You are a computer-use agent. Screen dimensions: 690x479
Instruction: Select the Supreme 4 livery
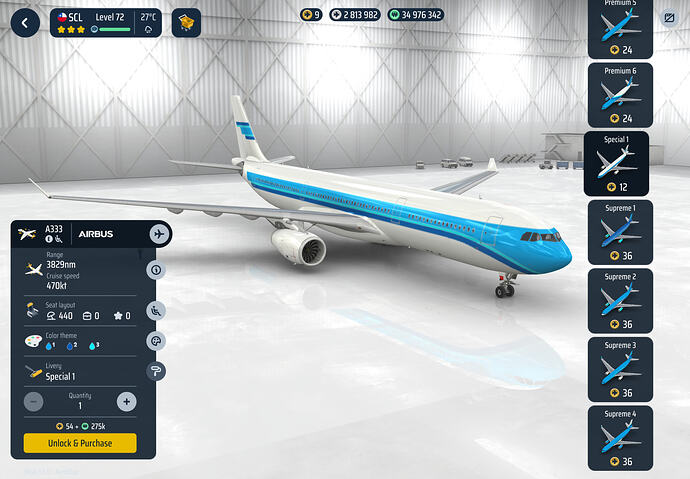pyautogui.click(x=618, y=437)
